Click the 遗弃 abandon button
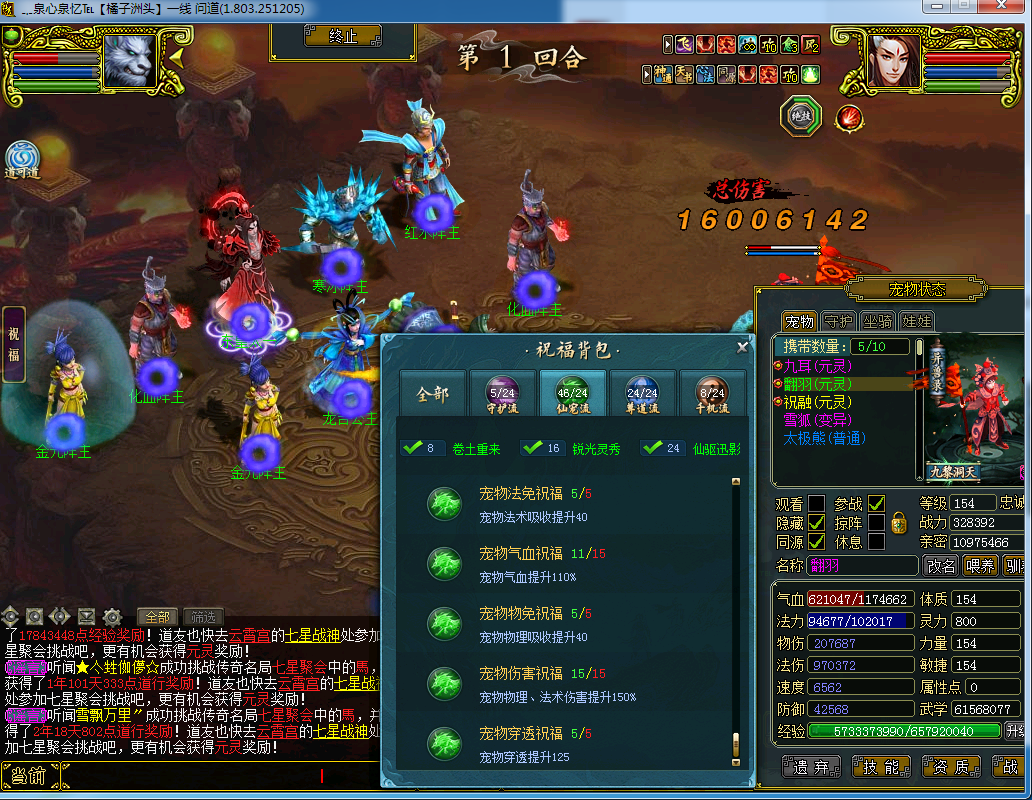Screen dimensions: 1032x800 coord(811,767)
